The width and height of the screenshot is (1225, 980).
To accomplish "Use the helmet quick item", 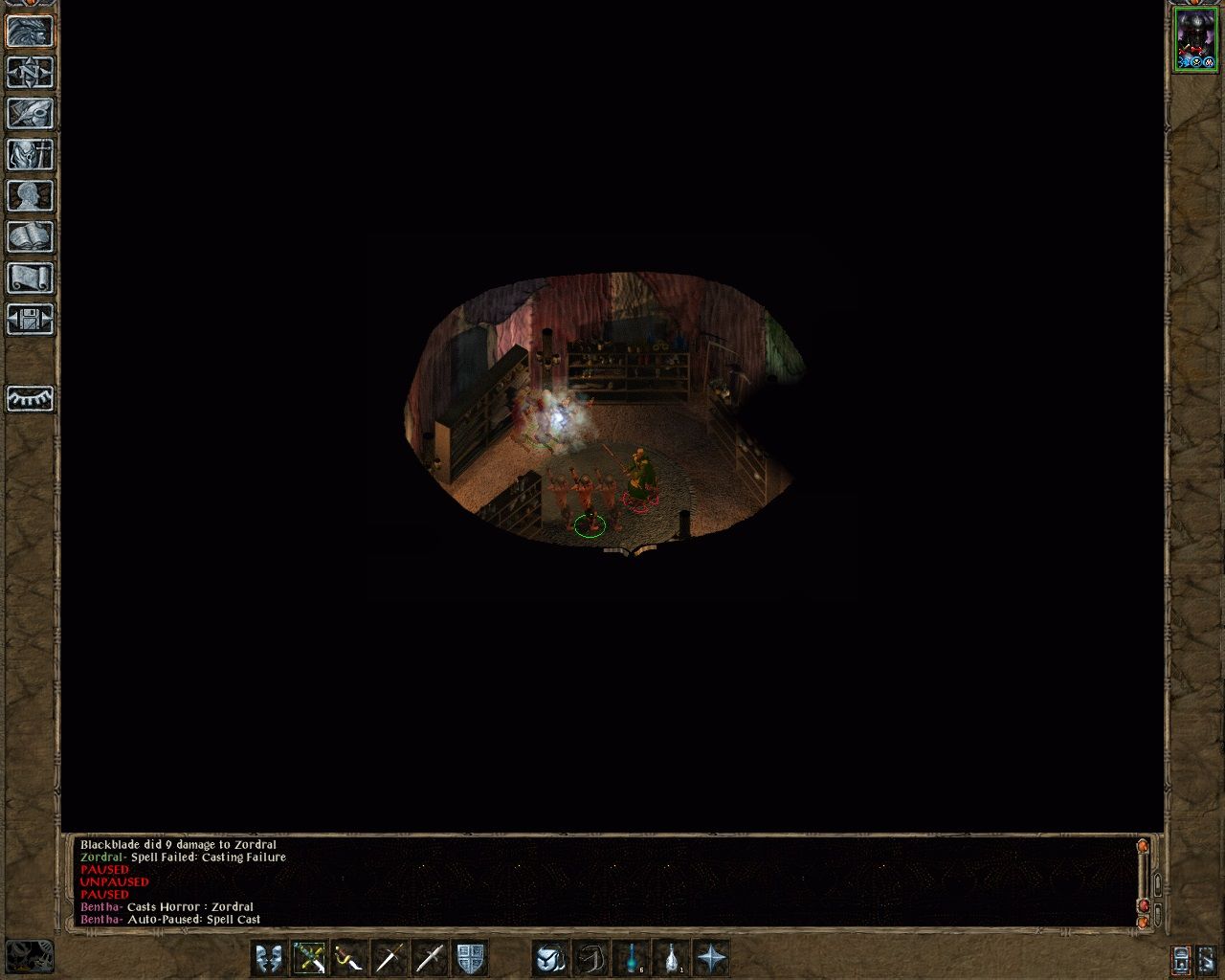I will (550, 958).
